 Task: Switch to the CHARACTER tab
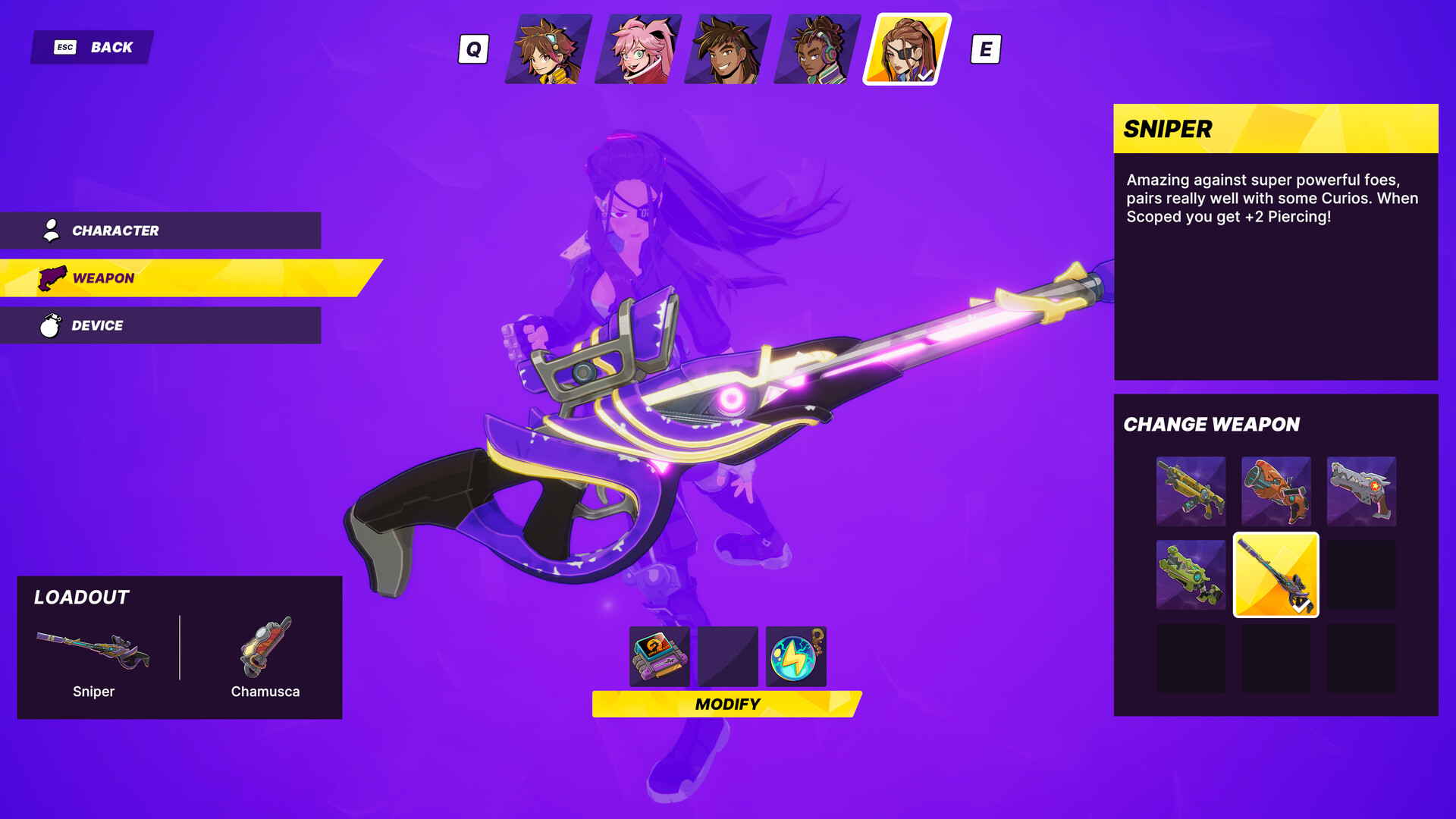[159, 231]
